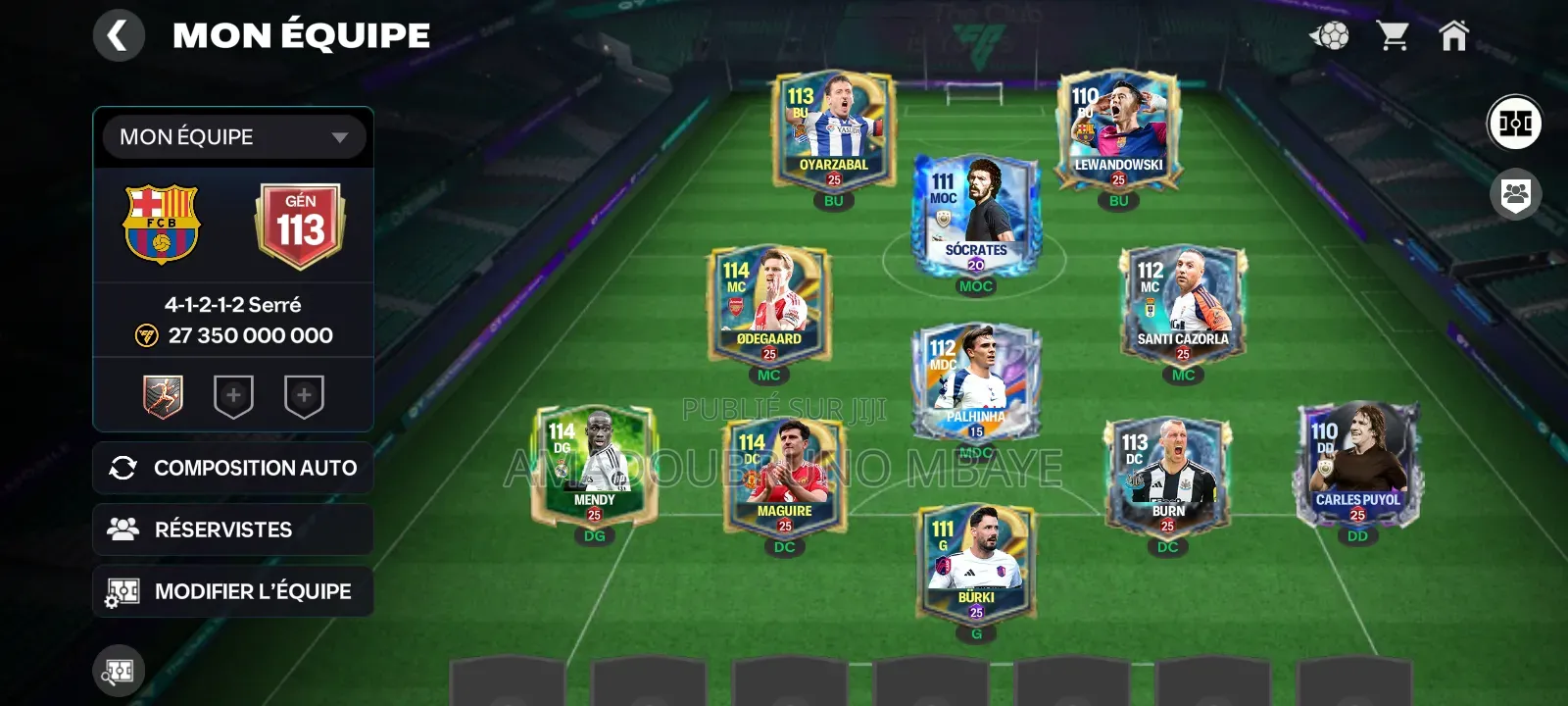Open the tactics pitch icon on the right
The image size is (1568, 706).
point(1515,122)
